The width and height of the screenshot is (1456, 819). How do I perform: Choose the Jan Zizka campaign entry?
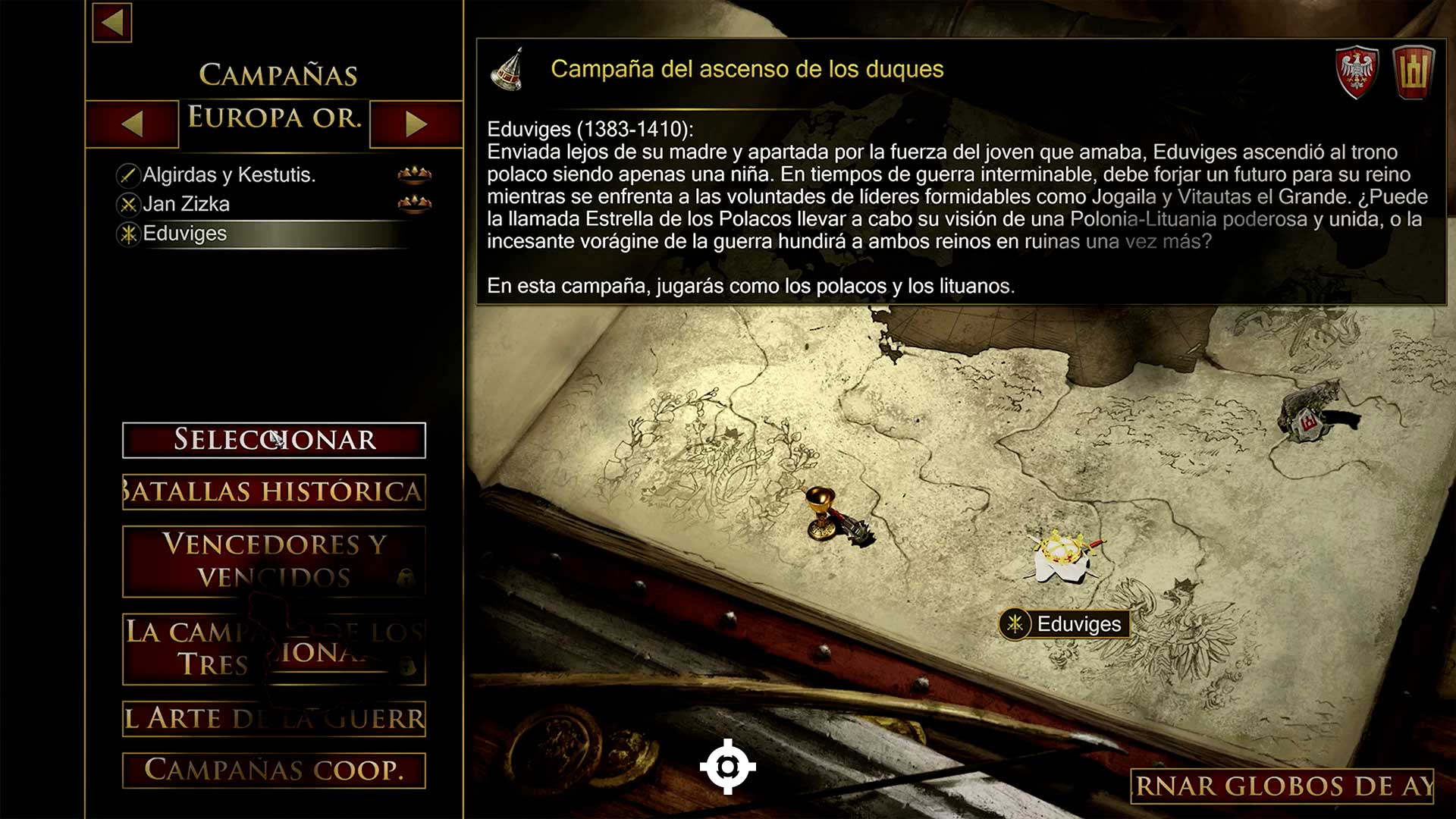click(186, 204)
